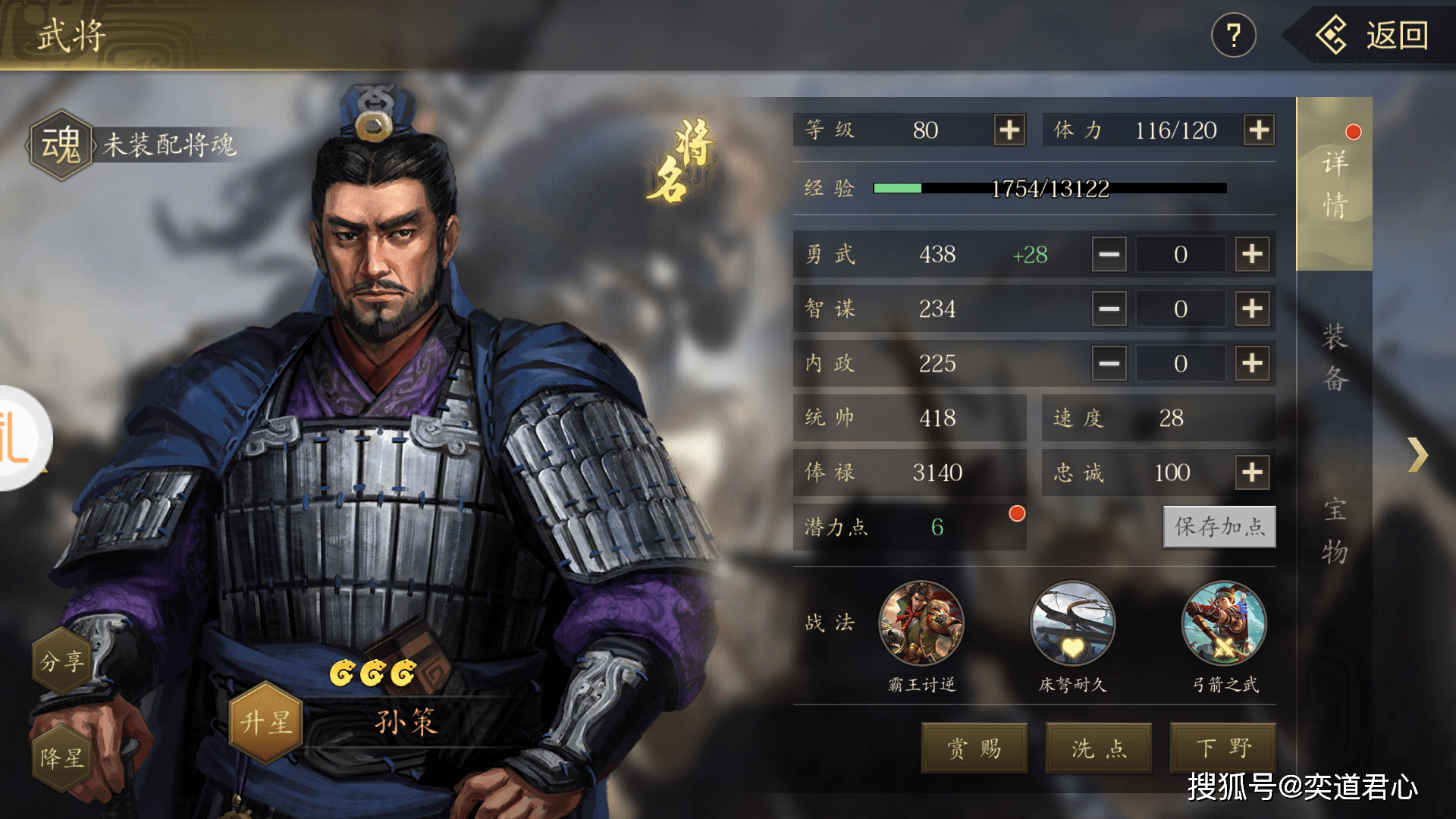The image size is (1456, 819).
Task: Remove a point from 勇武
Action: pyautogui.click(x=1109, y=254)
